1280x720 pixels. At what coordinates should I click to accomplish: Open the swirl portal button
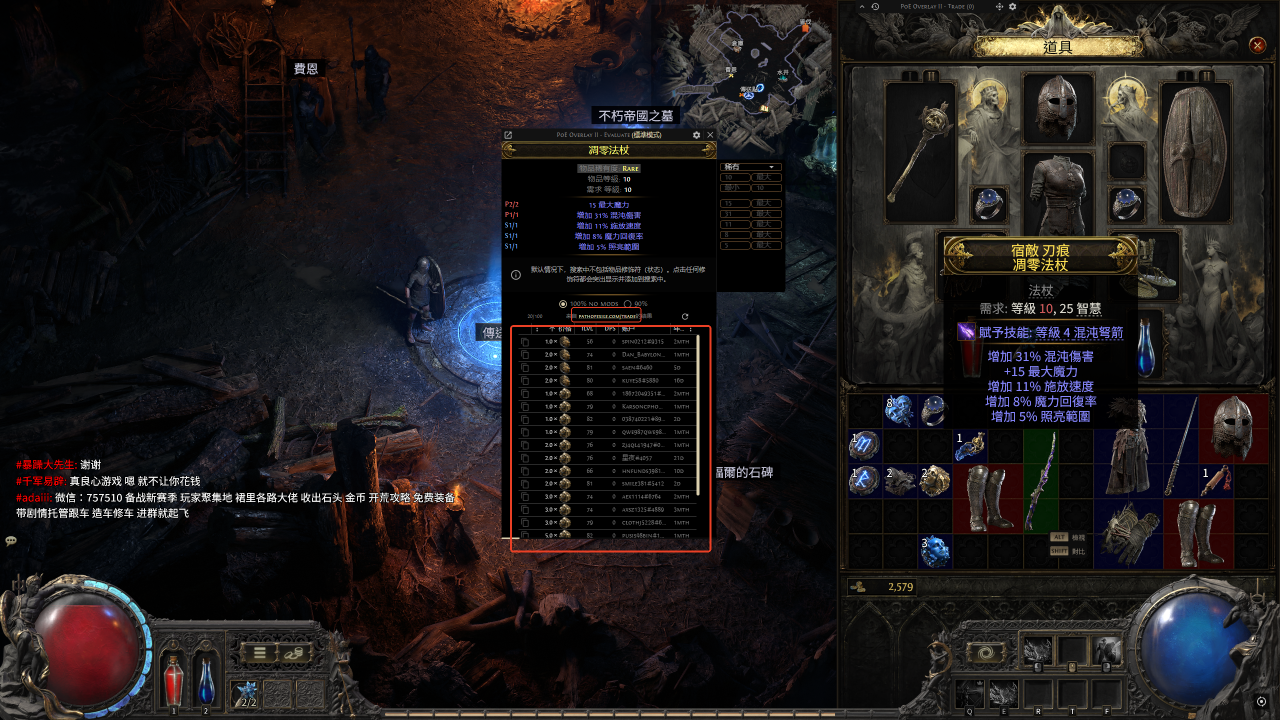tap(987, 651)
